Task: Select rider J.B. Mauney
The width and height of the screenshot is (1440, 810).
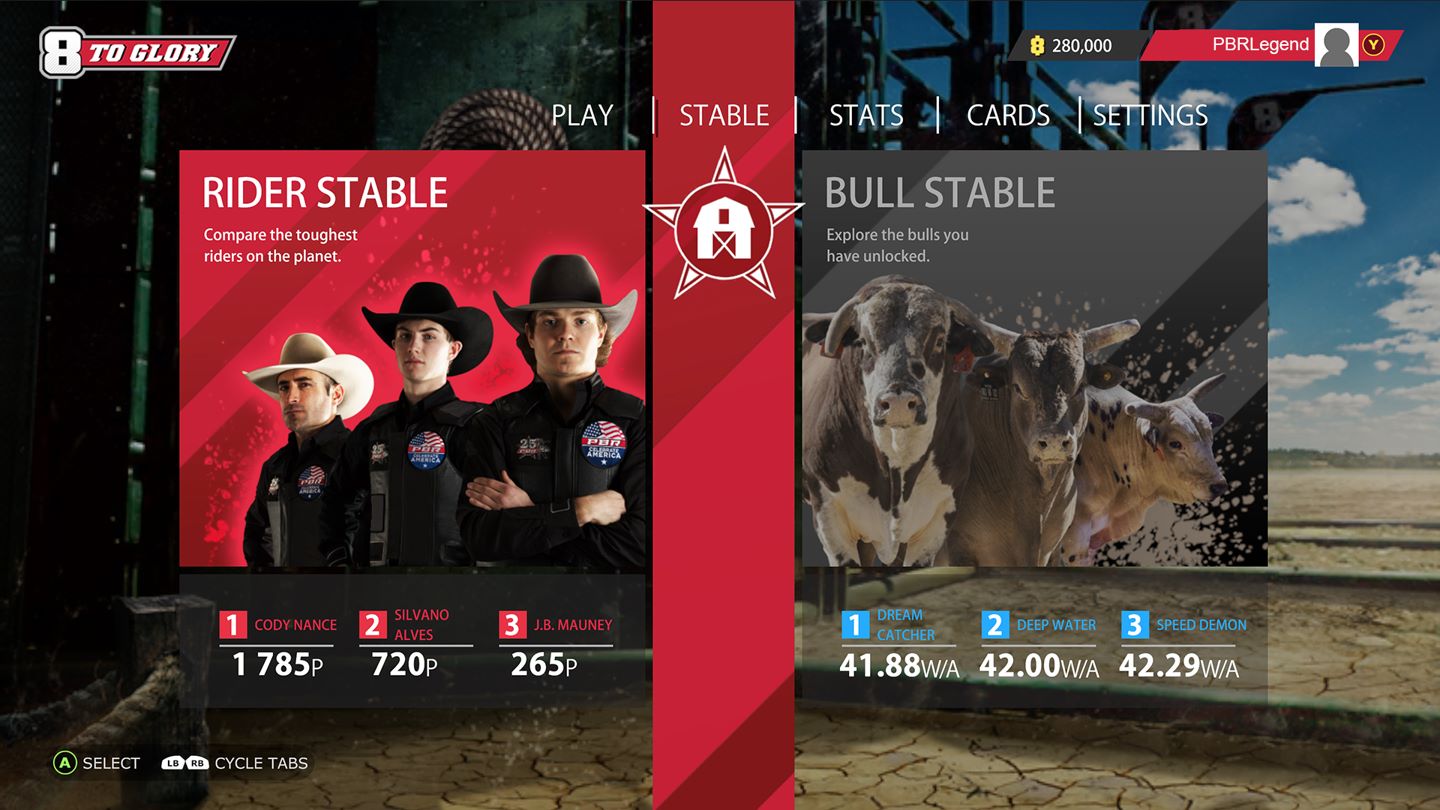Action: click(x=556, y=640)
